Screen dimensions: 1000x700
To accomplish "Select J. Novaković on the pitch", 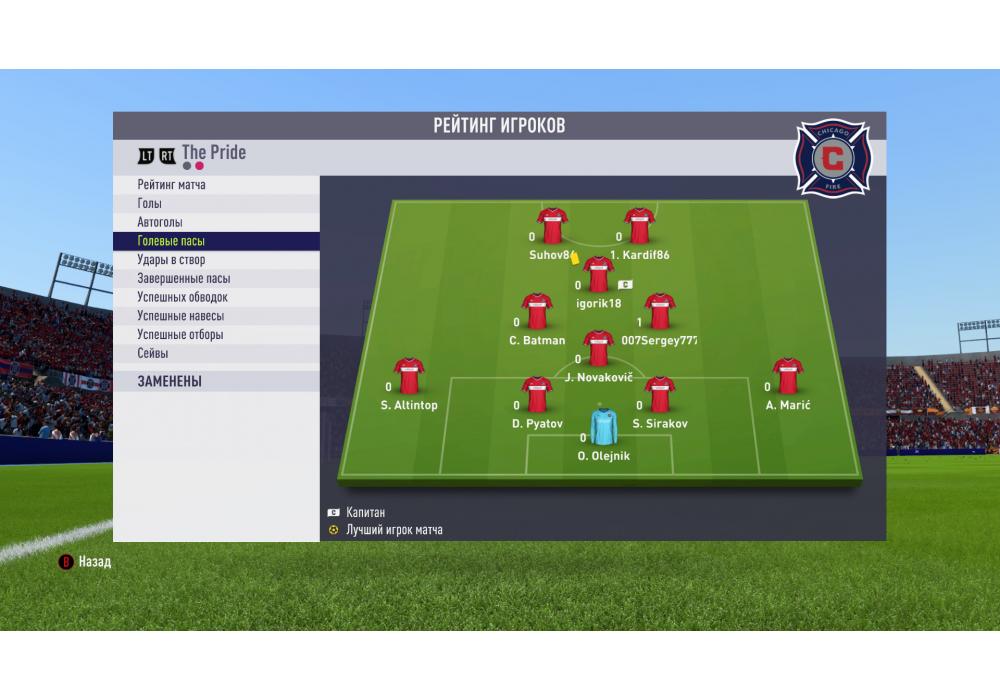I will click(598, 350).
